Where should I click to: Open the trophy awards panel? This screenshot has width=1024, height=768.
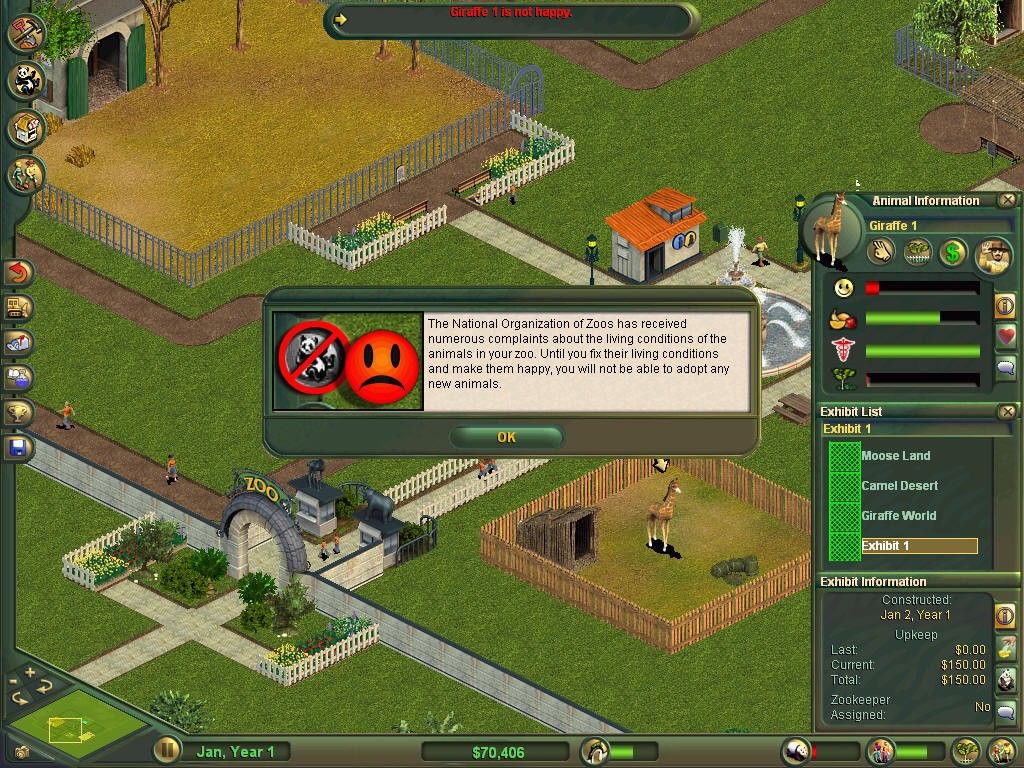point(19,412)
